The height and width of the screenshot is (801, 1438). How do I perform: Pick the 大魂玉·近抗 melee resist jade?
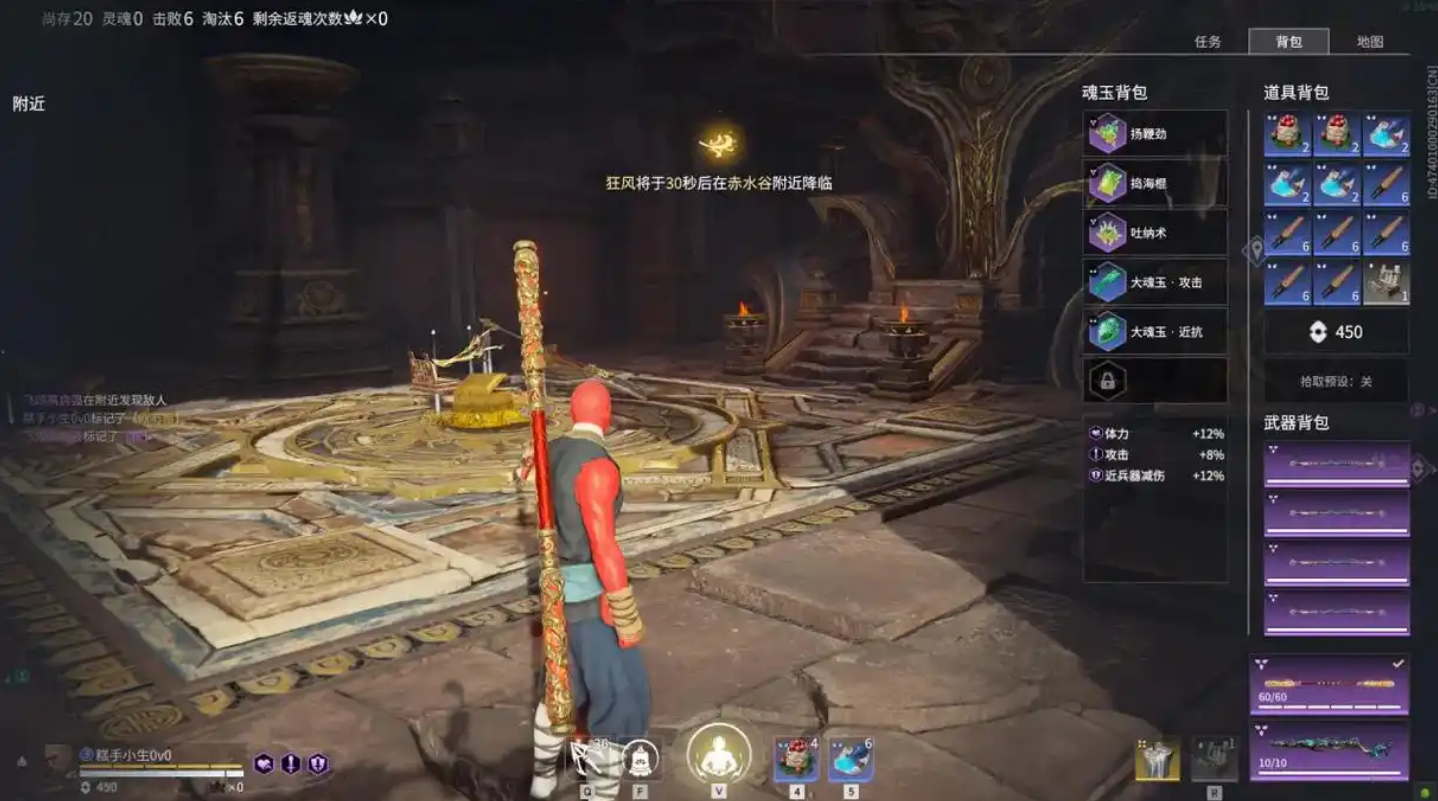tap(1155, 331)
